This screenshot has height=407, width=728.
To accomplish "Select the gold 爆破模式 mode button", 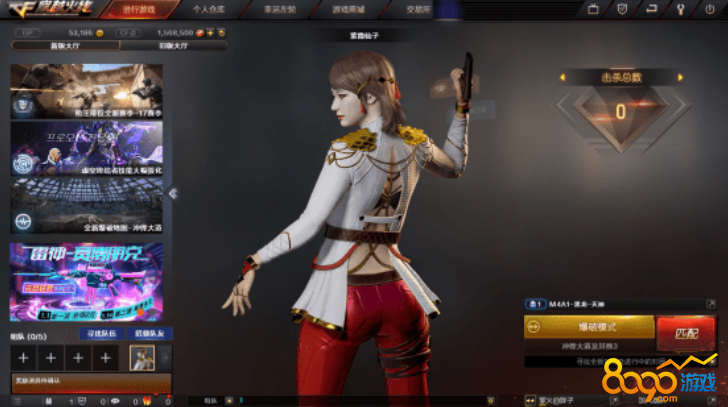I will 589,327.
